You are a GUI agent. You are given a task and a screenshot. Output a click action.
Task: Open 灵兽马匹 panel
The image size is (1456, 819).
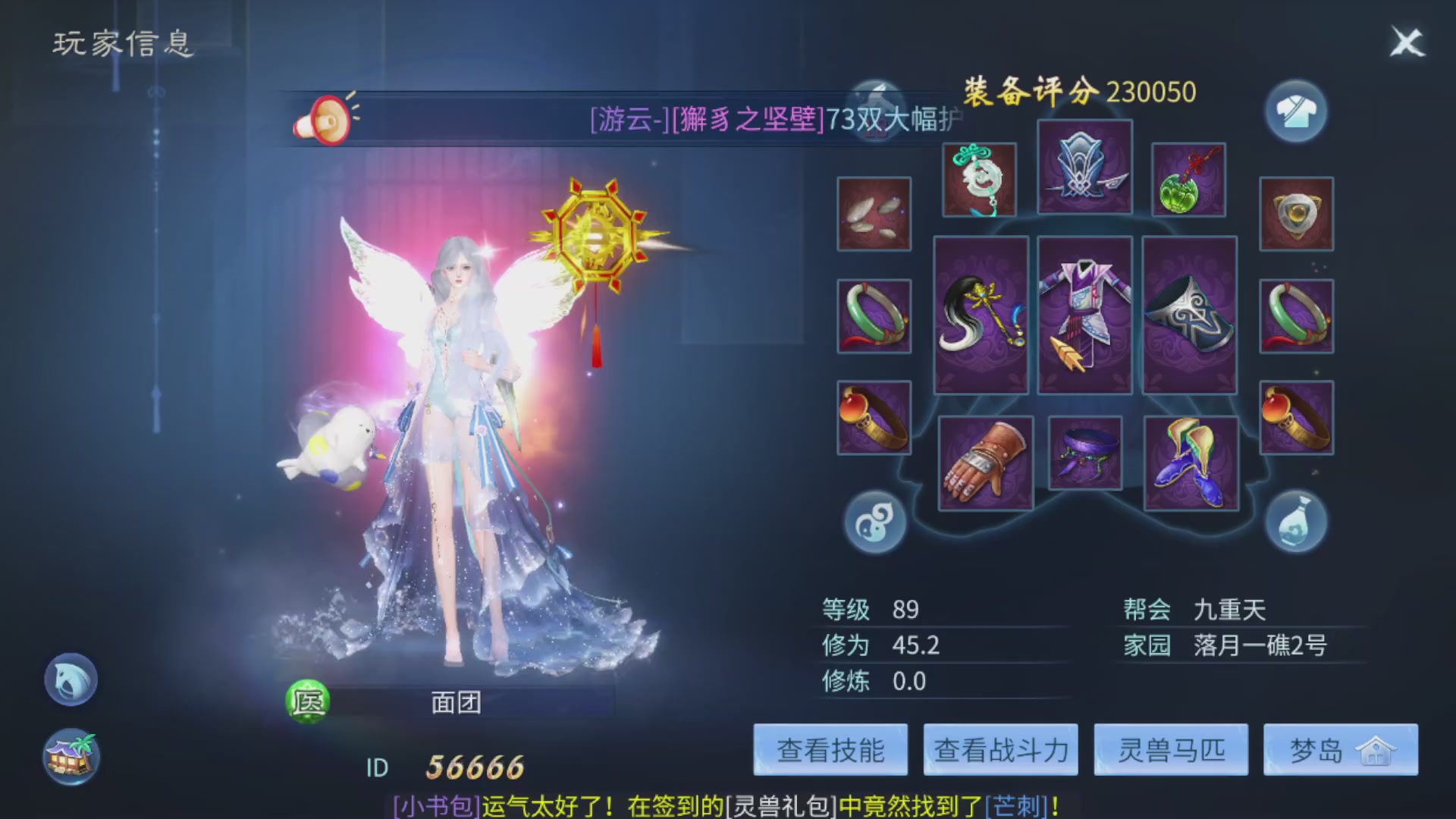[x=1170, y=750]
